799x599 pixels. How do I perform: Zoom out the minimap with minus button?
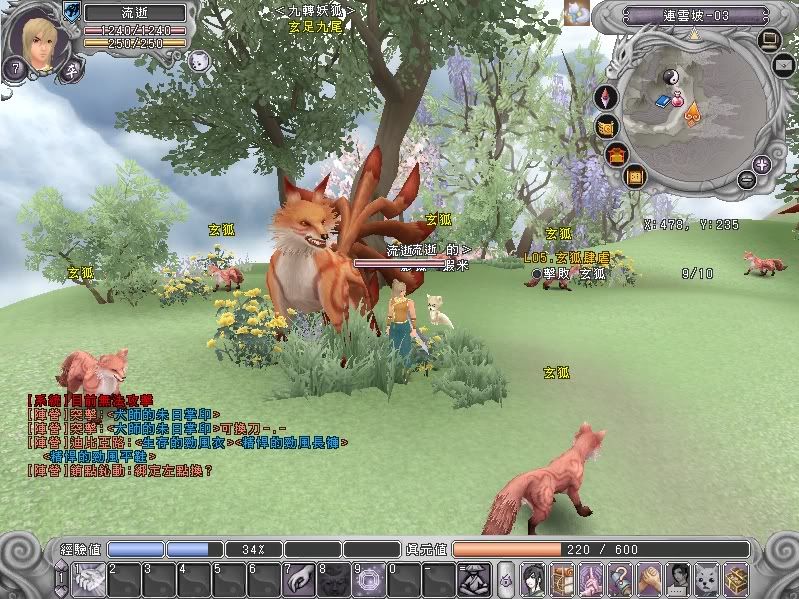pyautogui.click(x=747, y=180)
